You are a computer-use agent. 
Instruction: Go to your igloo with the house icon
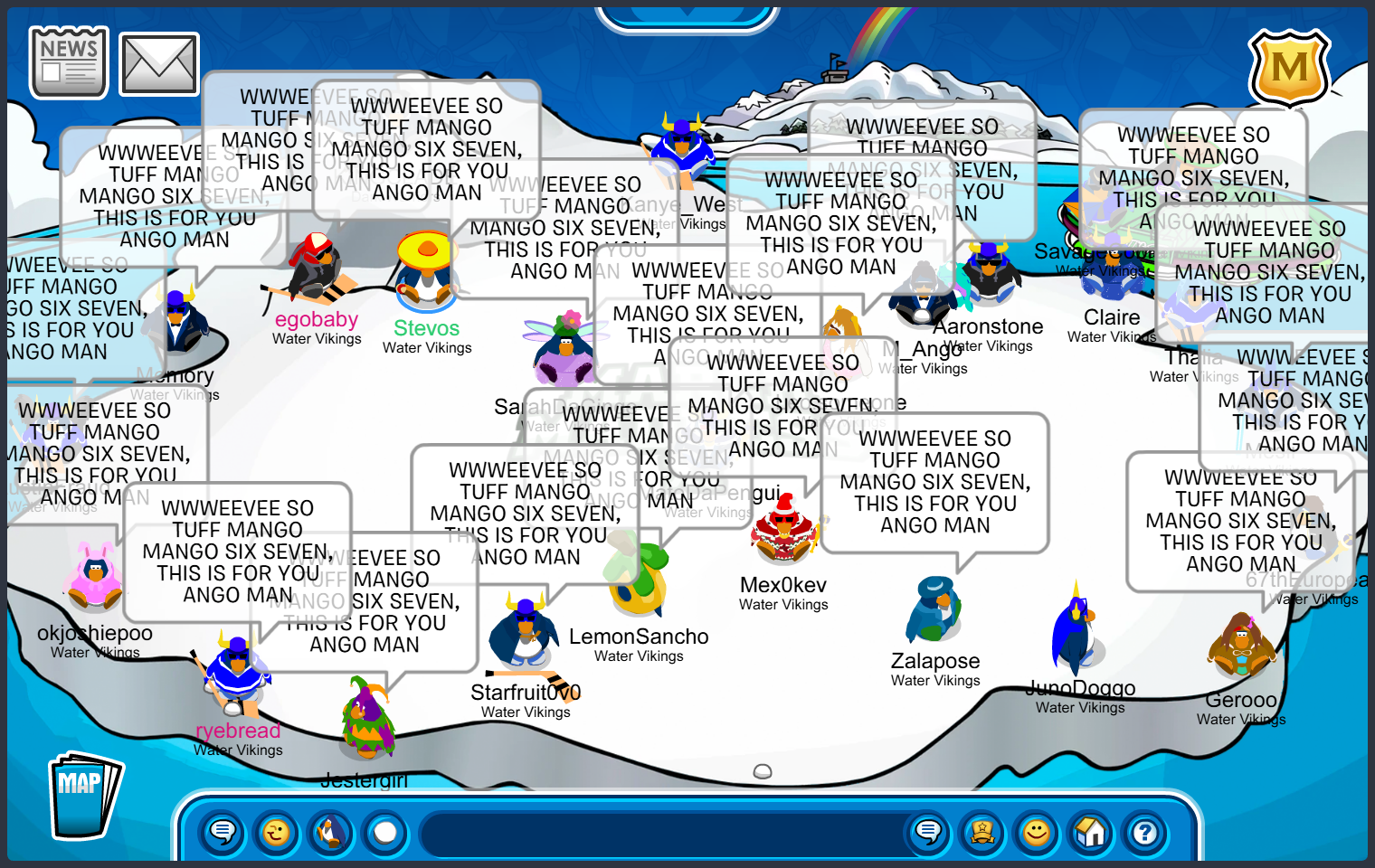[x=1091, y=832]
